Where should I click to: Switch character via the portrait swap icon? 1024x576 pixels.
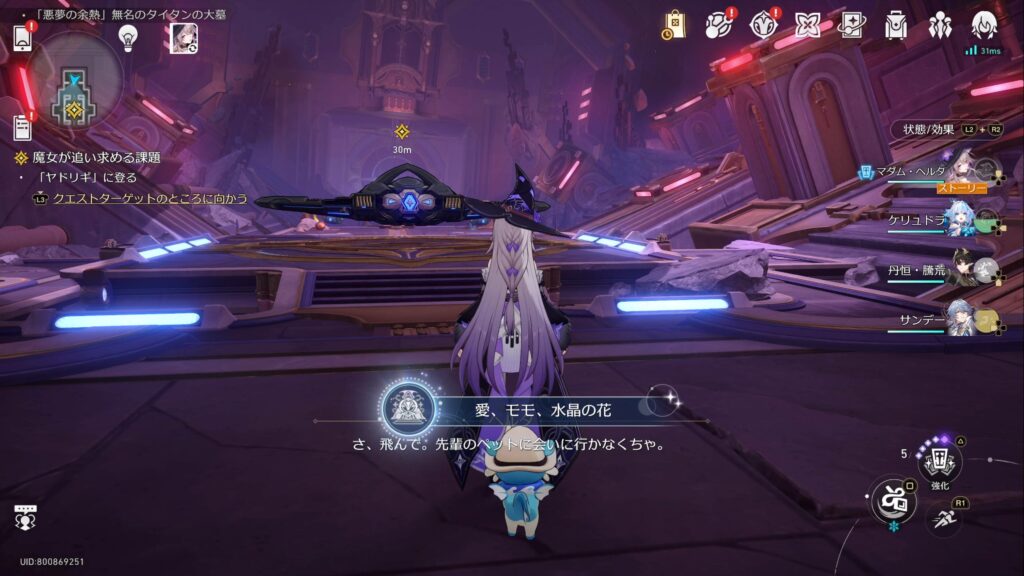pos(184,37)
